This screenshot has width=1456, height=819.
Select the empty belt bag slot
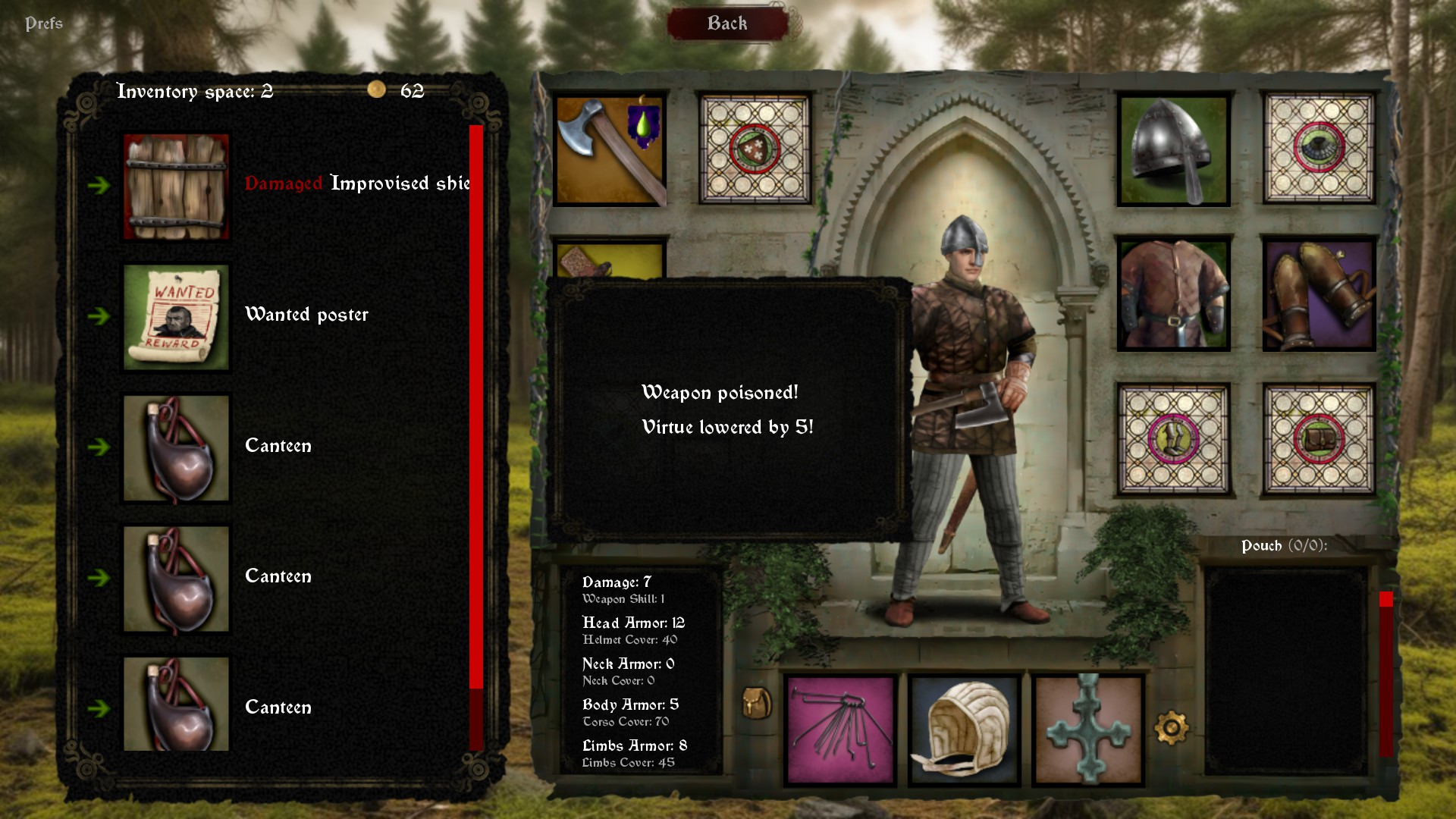coord(1319,439)
